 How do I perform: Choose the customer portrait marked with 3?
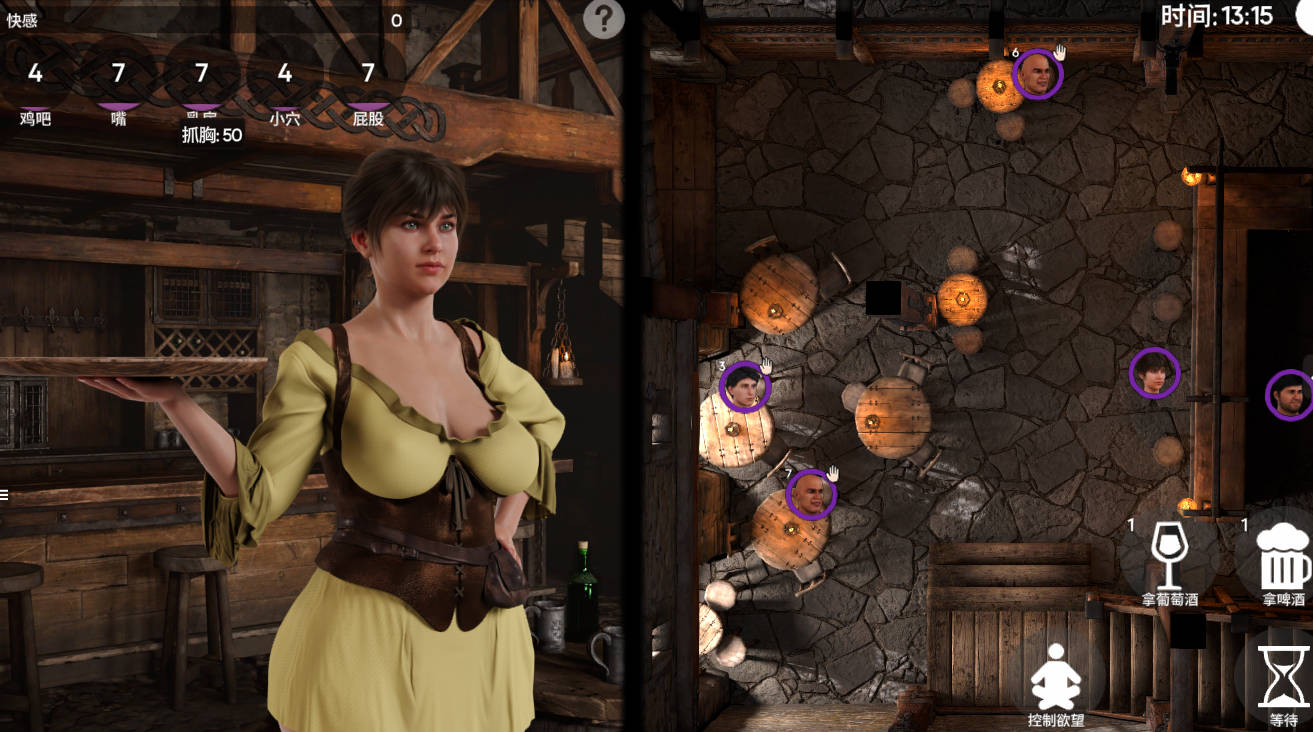click(744, 387)
